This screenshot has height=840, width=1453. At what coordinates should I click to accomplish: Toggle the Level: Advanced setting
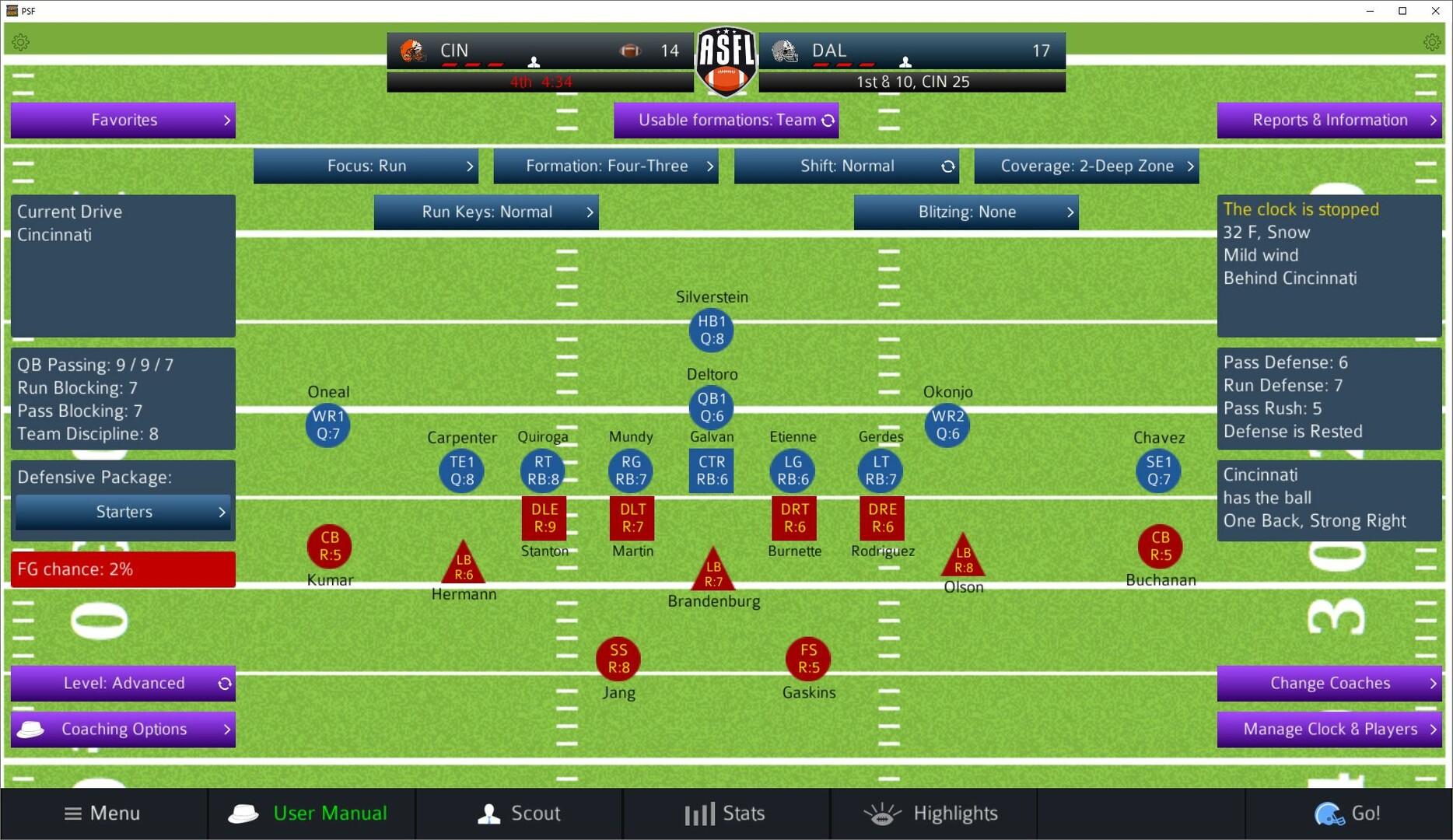tap(225, 683)
